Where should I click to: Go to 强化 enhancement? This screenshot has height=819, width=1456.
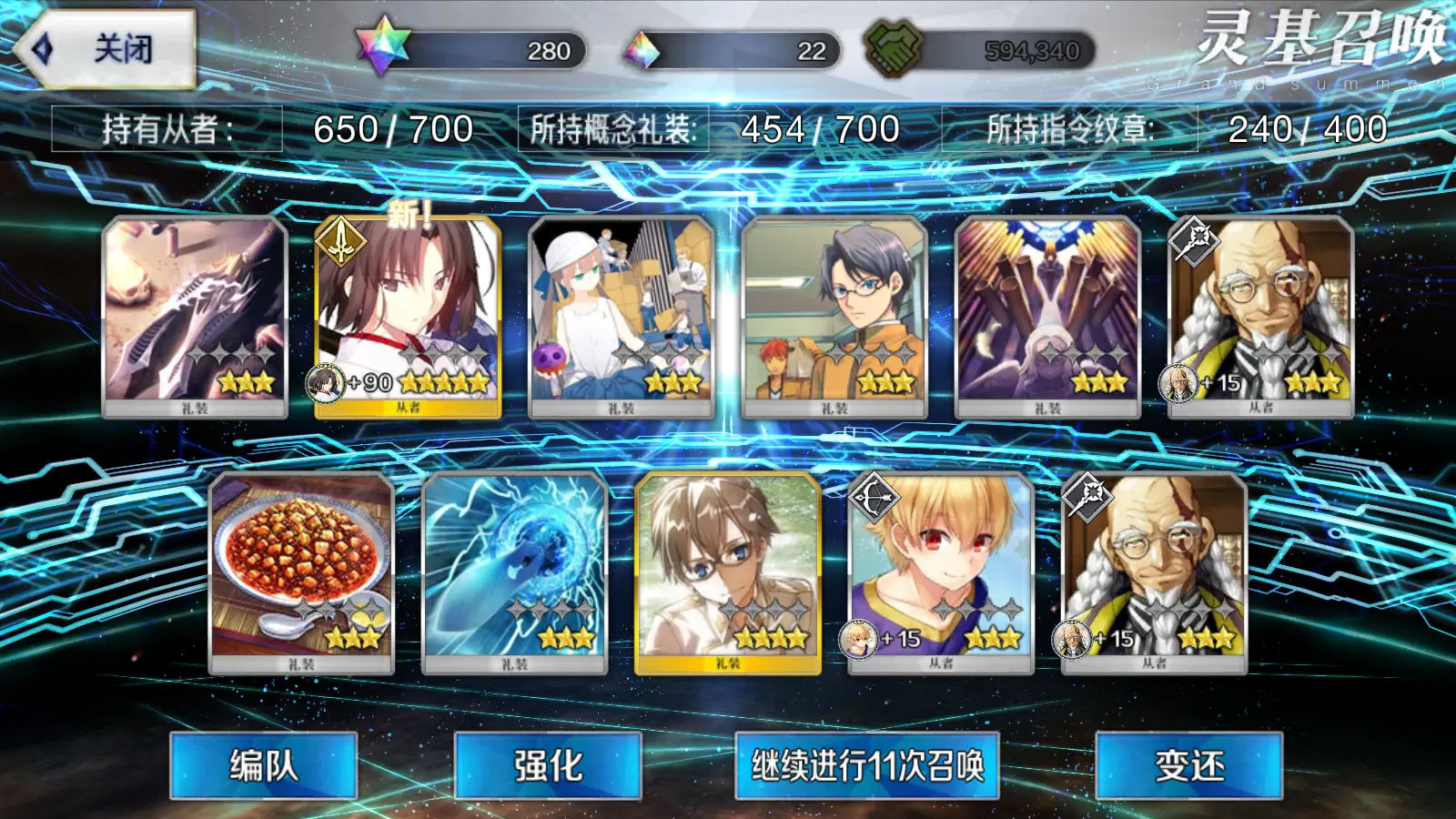(x=548, y=765)
